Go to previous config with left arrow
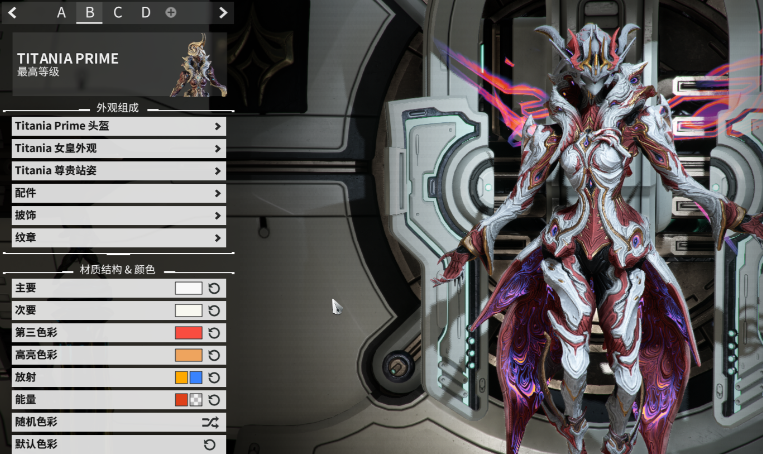This screenshot has width=763, height=454. 12,12
